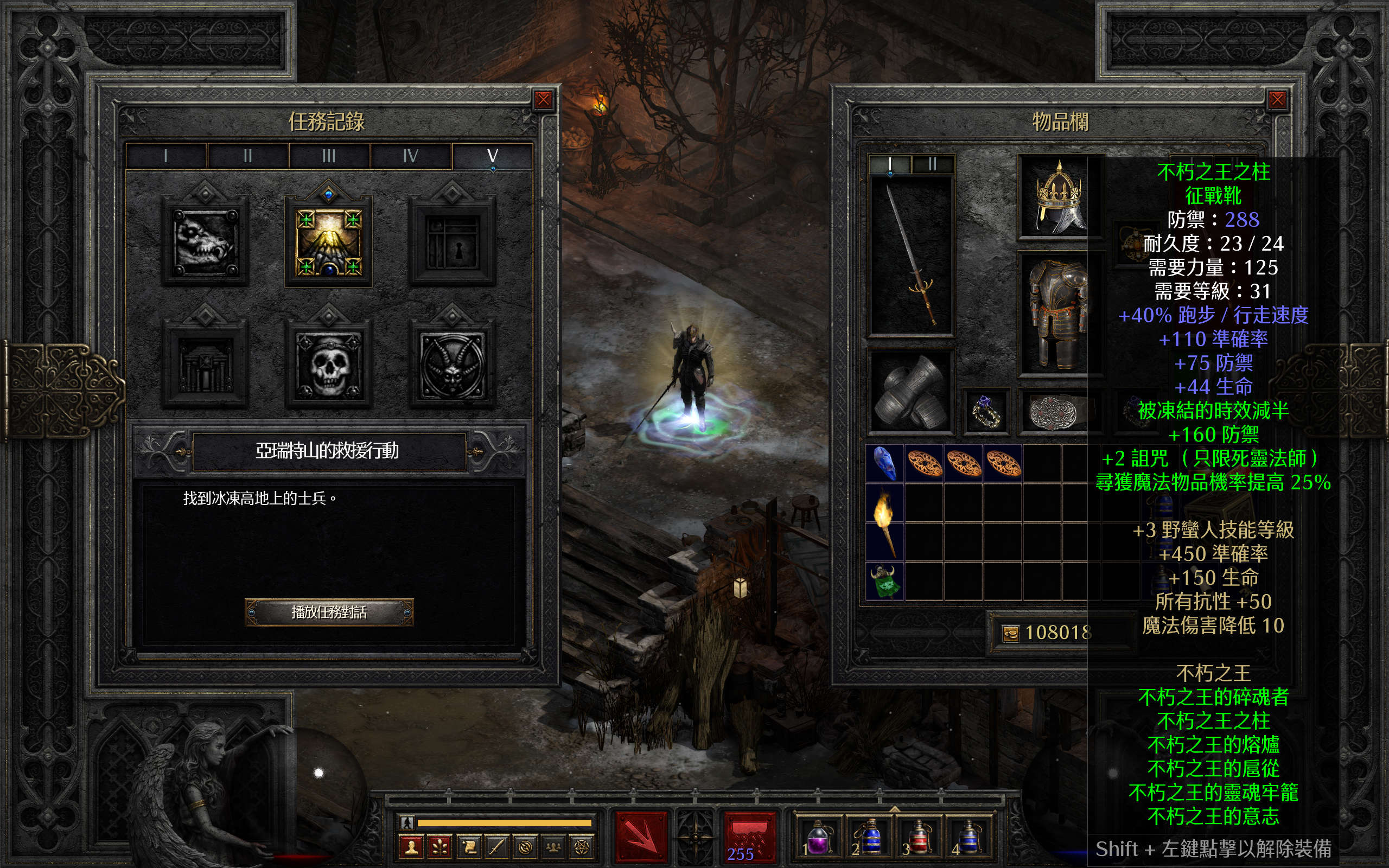This screenshot has height=868, width=1389.
Task: Choose the beast head quest icon
Action: click(x=205, y=242)
